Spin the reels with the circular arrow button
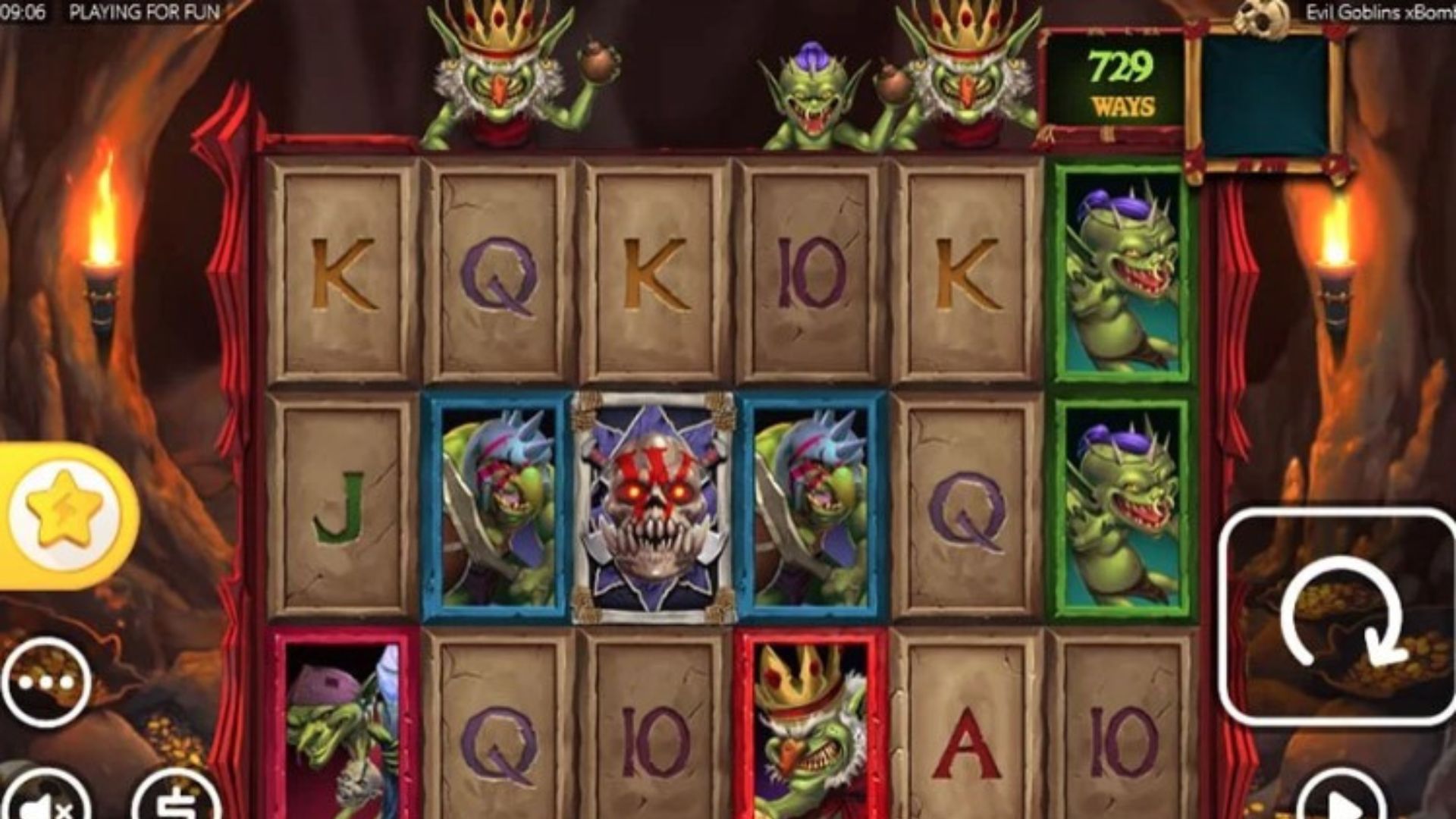Screen dimensions: 1456x819 (1336, 616)
